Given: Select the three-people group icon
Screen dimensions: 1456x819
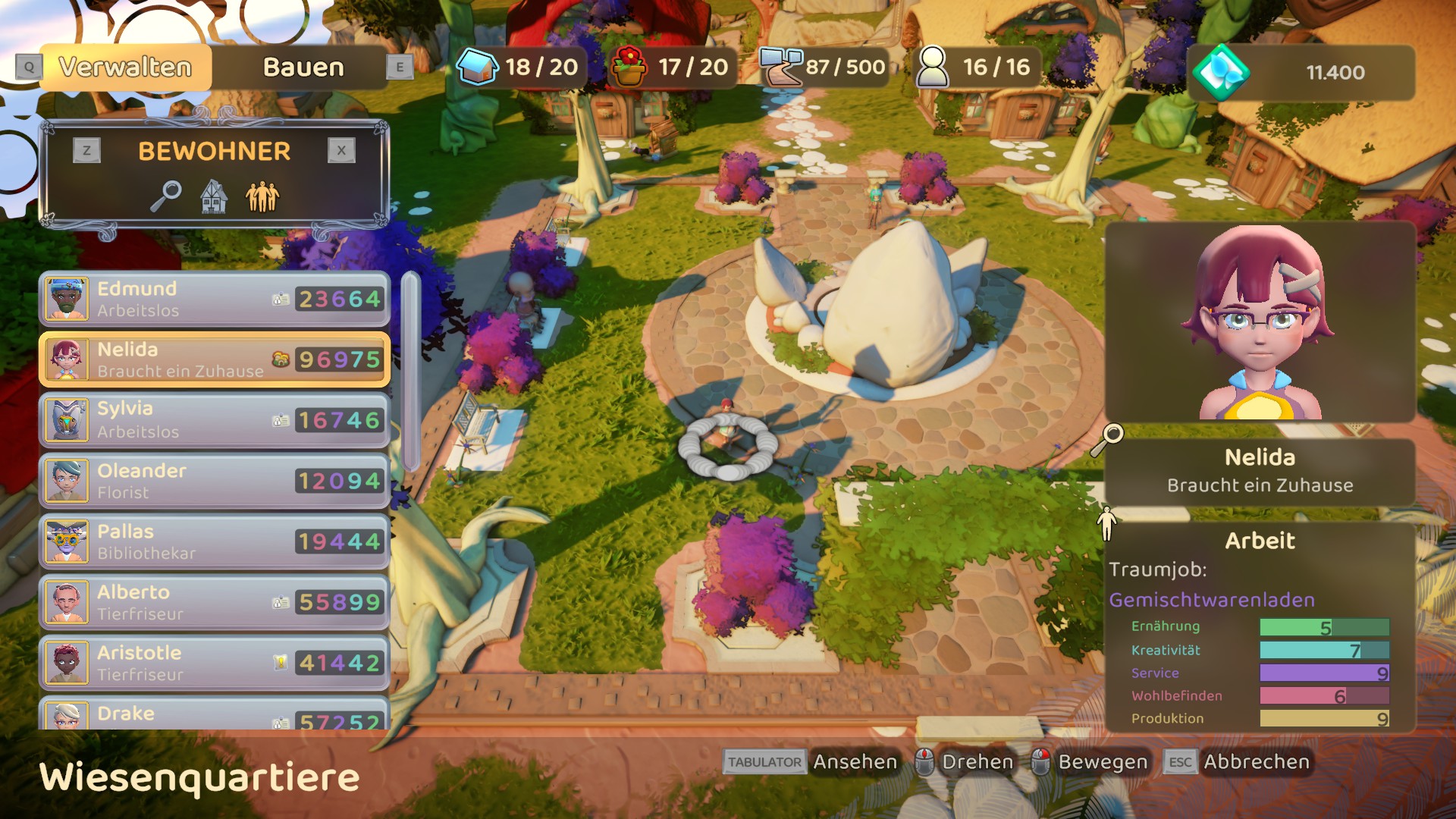Looking at the screenshot, I should click(x=262, y=196).
